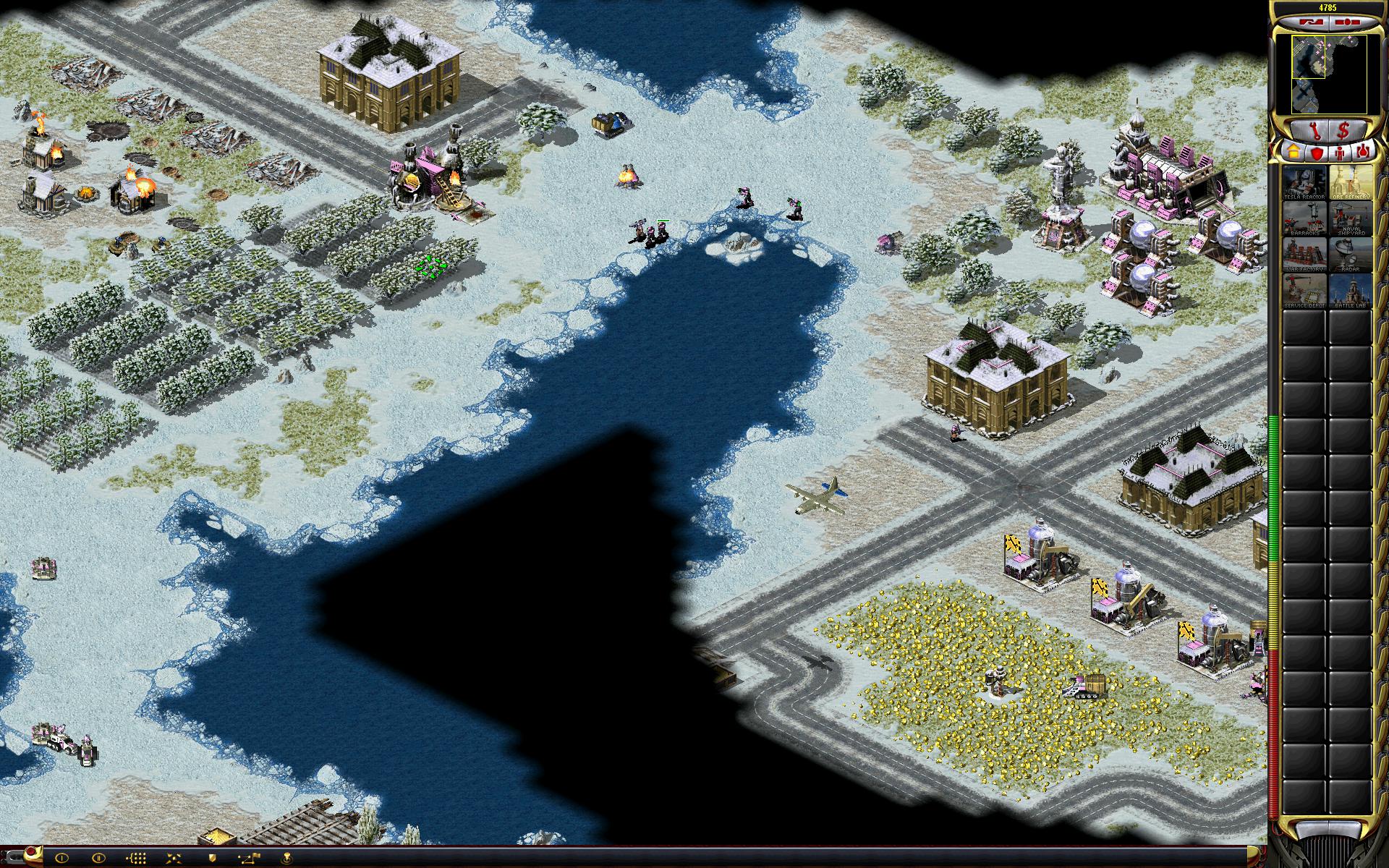Queue a Battle Lab from the sidebar

(x=1350, y=292)
